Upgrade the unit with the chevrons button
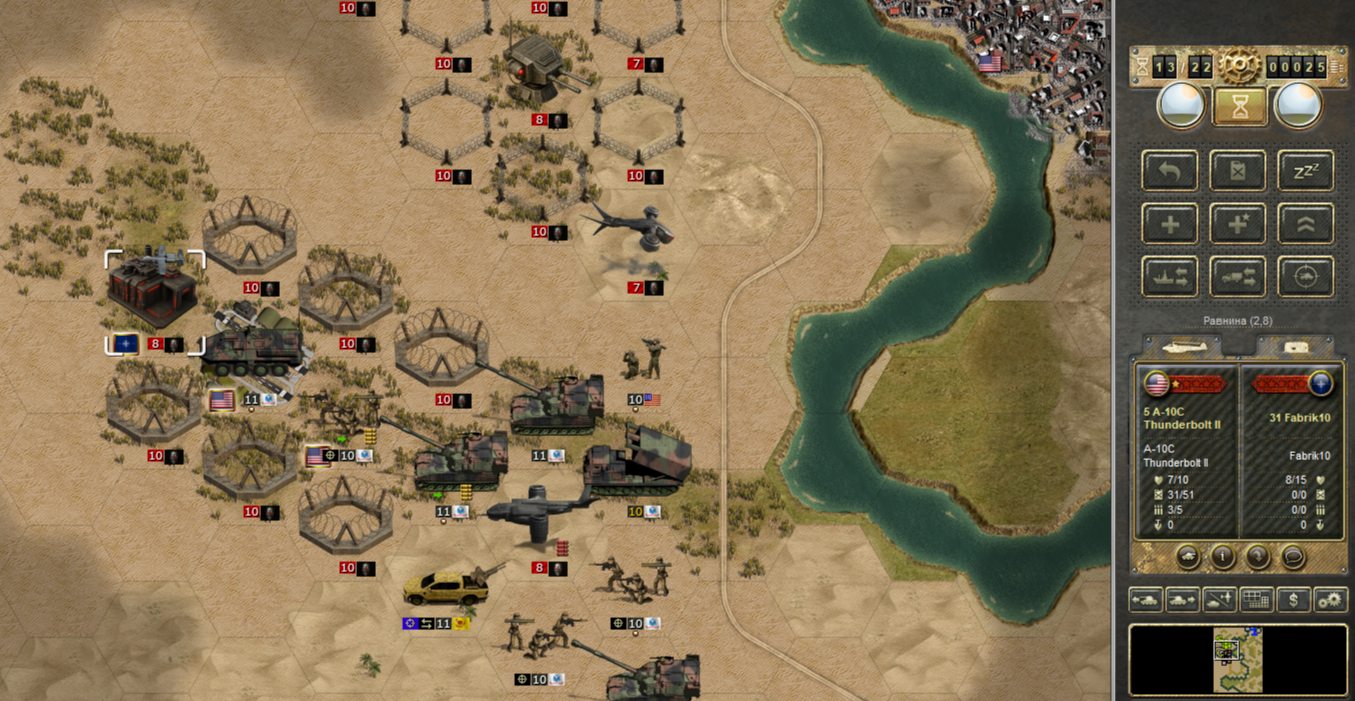 1306,224
